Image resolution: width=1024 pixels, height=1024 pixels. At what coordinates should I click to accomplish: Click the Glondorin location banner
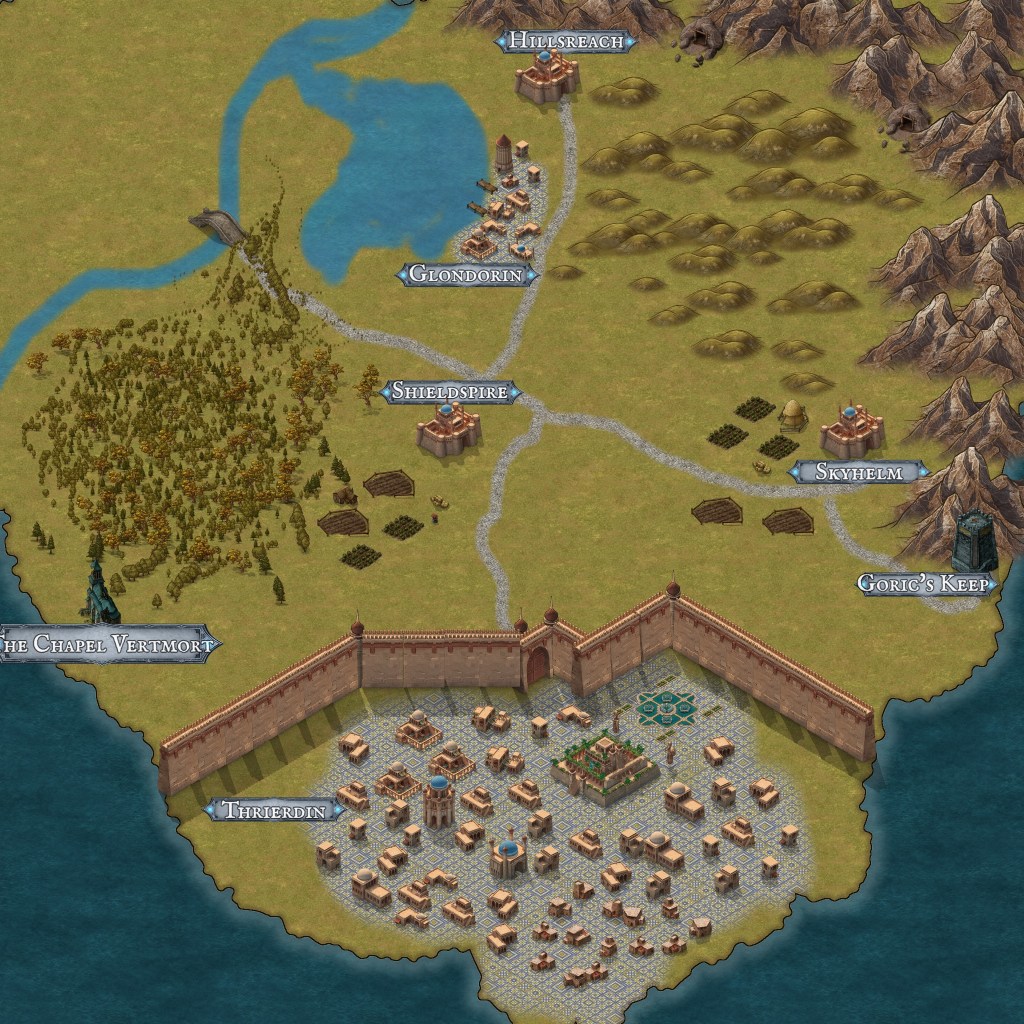pos(468,274)
